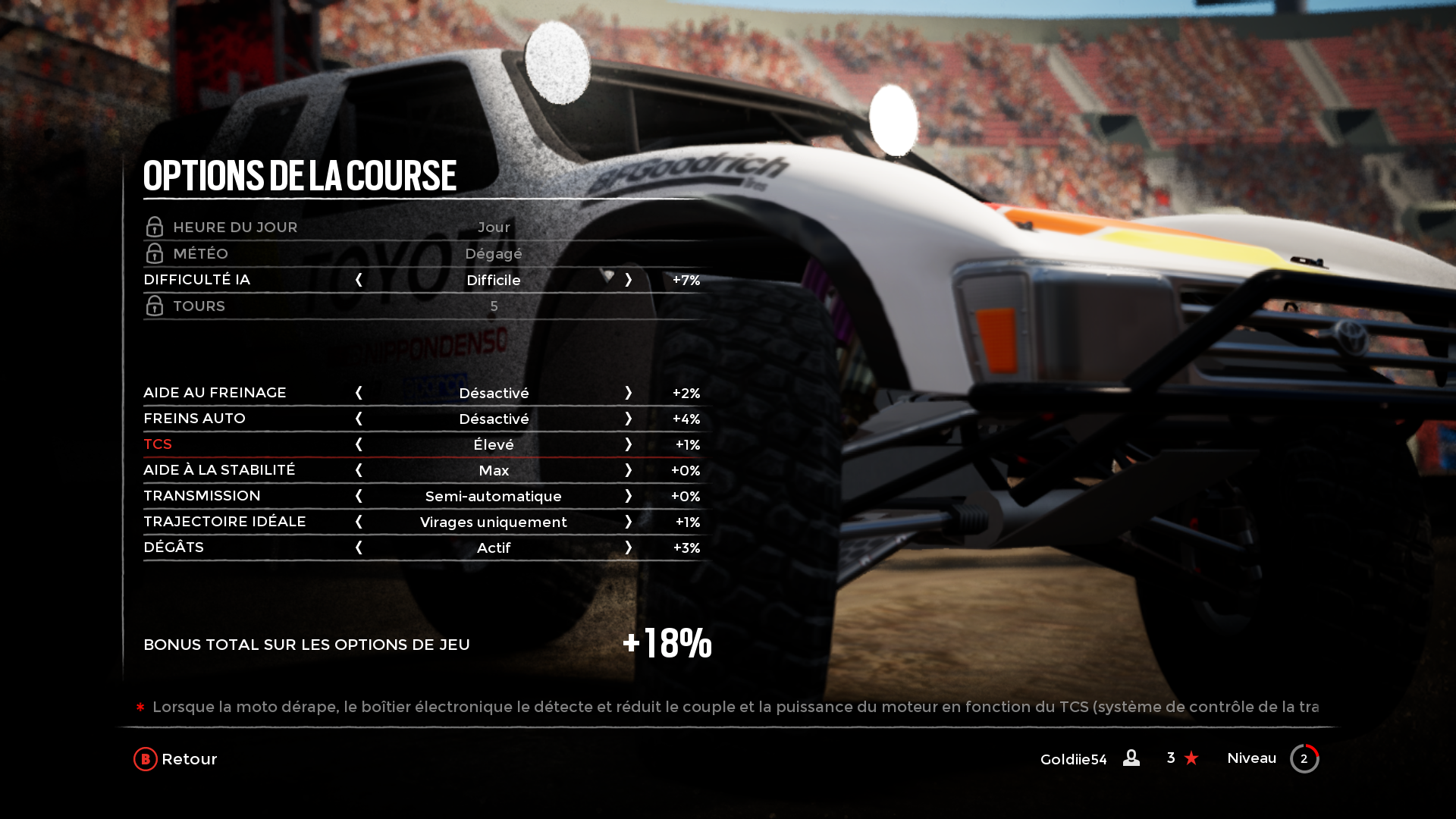Viewport: 1456px width, 819px height.
Task: Toggle Dégâts with right arrow
Action: (629, 548)
